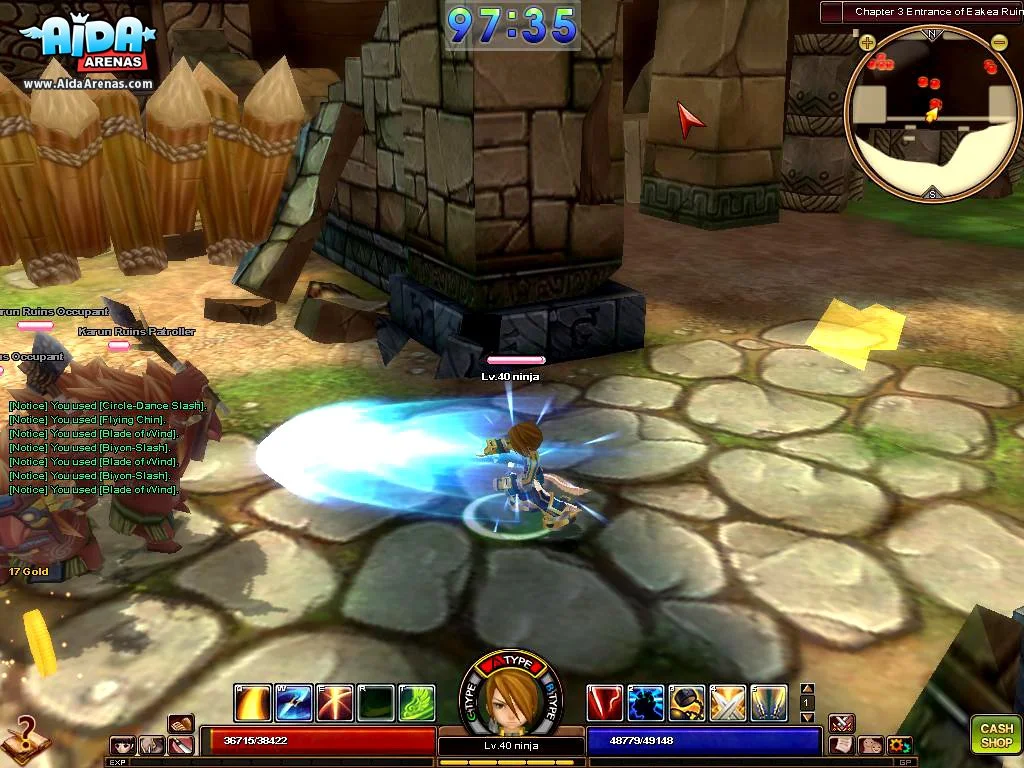
Task: Open the Cash Shop
Action: point(996,735)
